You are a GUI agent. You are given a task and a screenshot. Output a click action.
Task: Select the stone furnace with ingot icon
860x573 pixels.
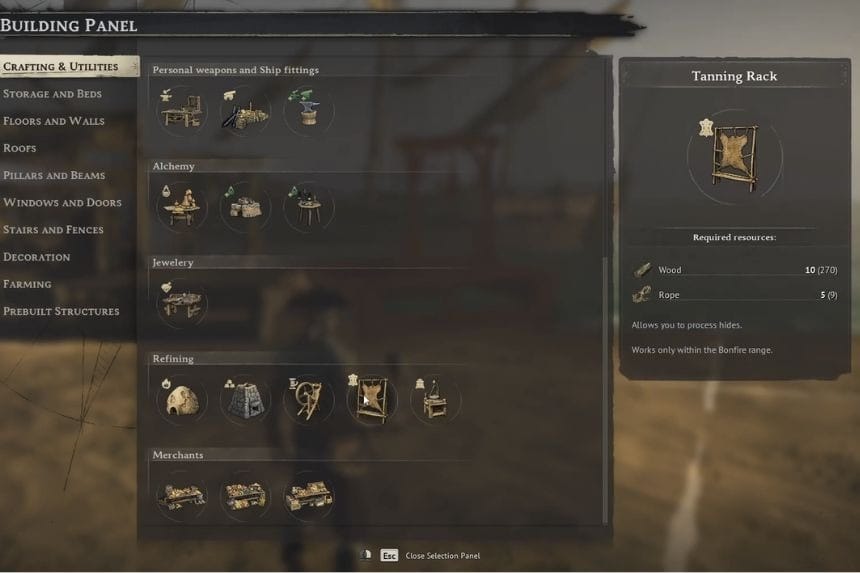point(245,400)
